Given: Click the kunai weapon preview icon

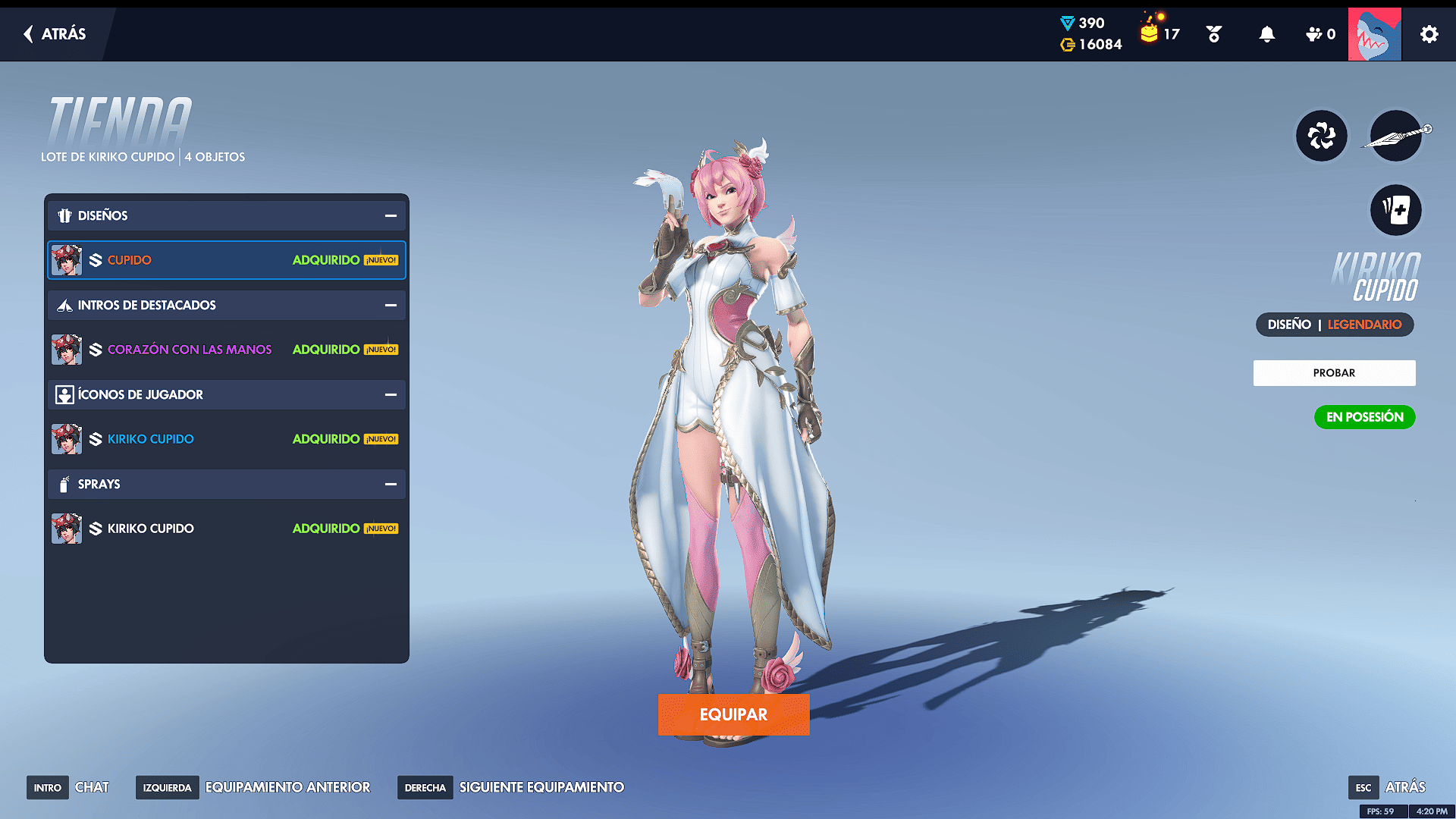Looking at the screenshot, I should tap(1395, 136).
